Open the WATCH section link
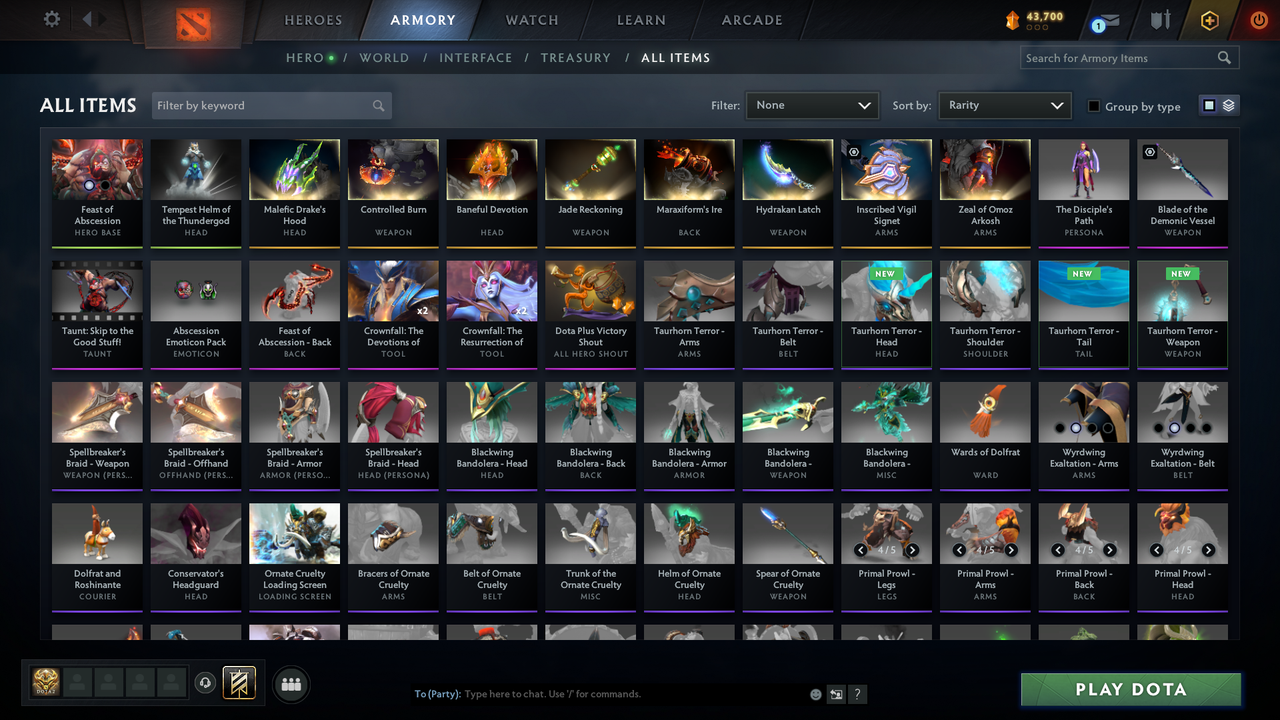 (x=531, y=19)
